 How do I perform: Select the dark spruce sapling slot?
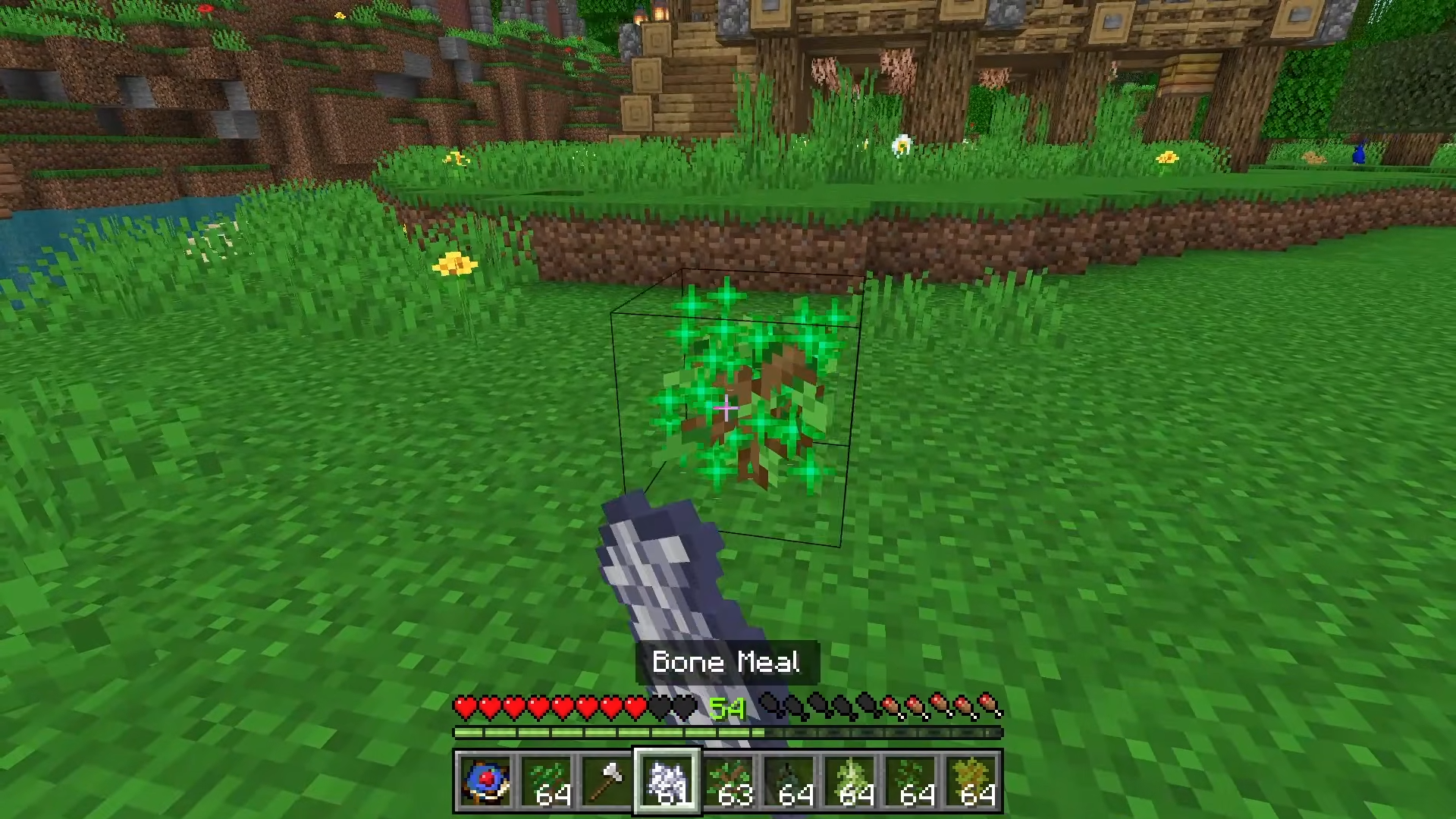point(789,781)
